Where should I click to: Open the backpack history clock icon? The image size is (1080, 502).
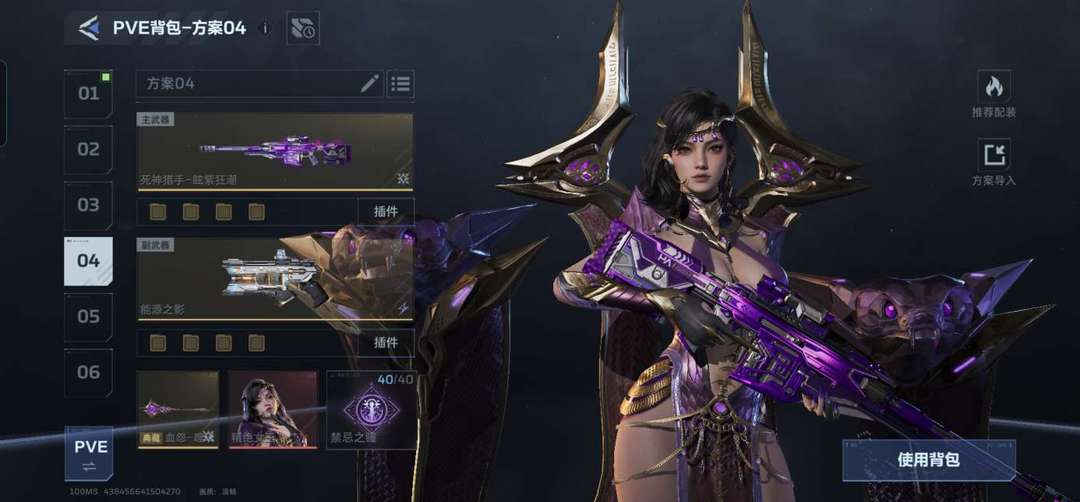point(302,29)
